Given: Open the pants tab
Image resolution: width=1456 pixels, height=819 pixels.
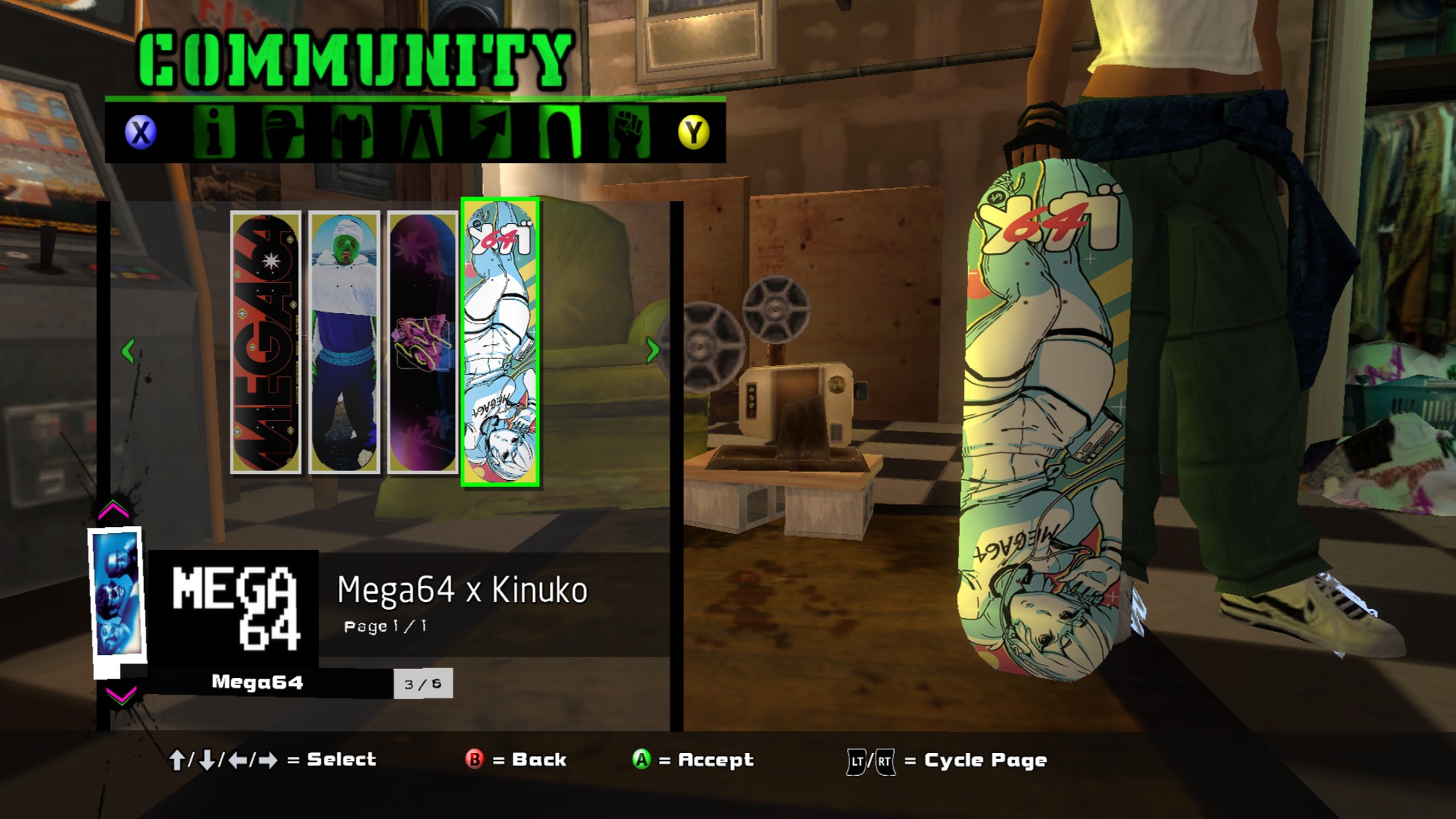Looking at the screenshot, I should 422,132.
